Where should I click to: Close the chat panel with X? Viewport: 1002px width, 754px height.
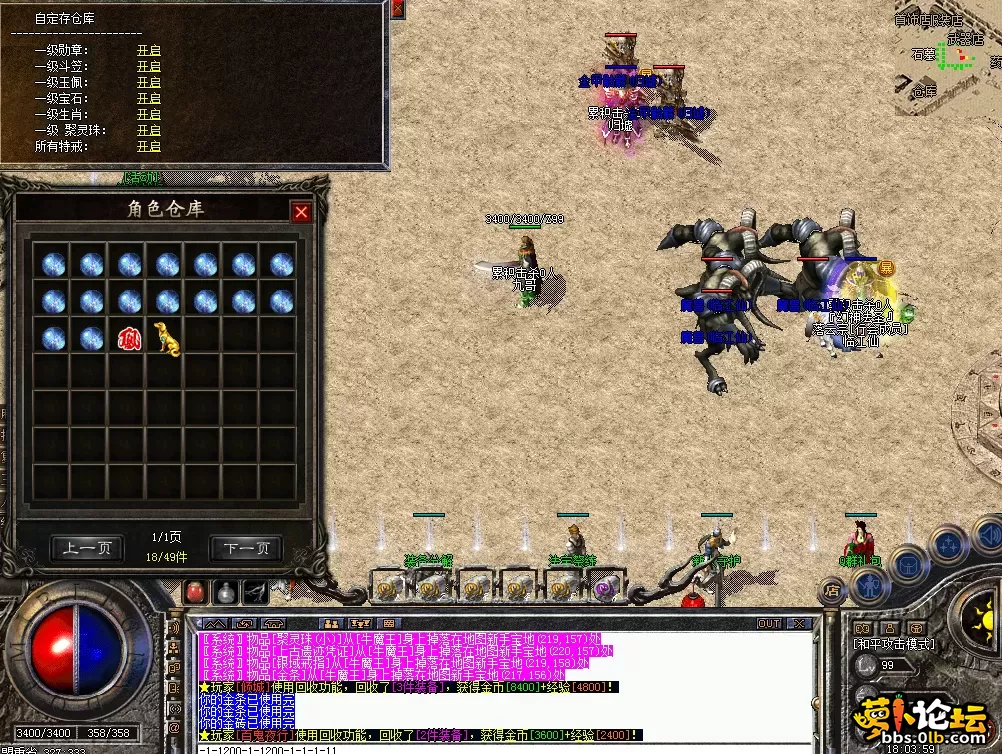[x=798, y=623]
